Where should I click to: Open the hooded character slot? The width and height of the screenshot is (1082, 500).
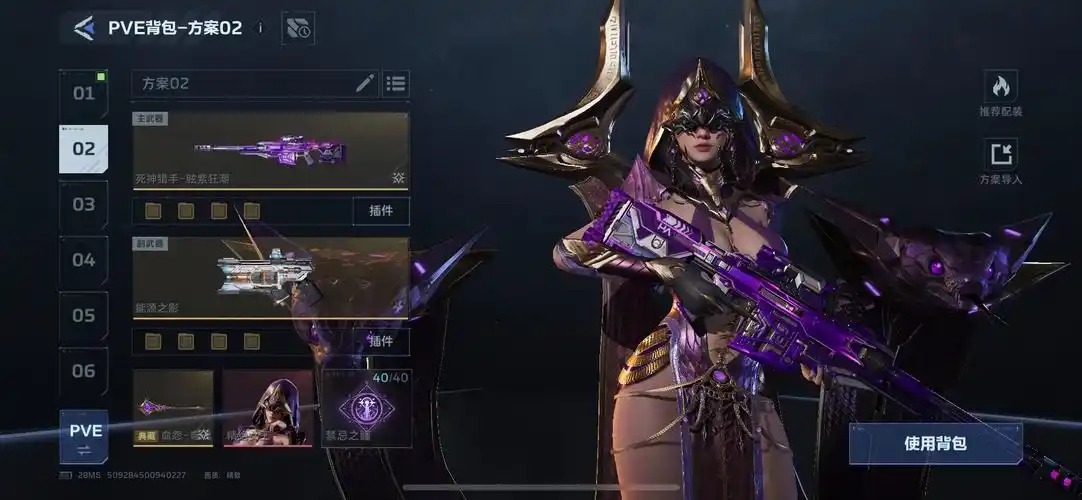tap(267, 407)
